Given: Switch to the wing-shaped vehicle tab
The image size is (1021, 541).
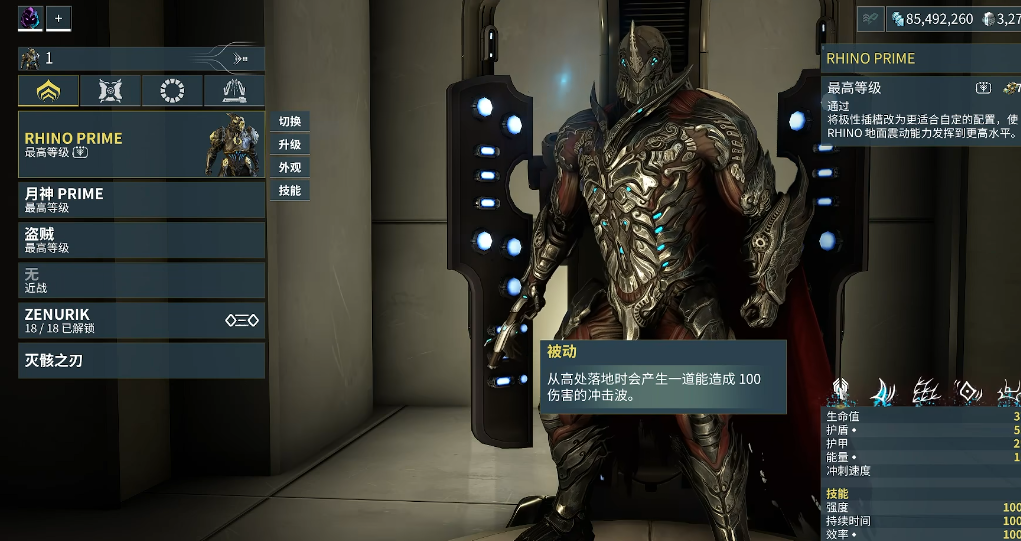Looking at the screenshot, I should 234,91.
